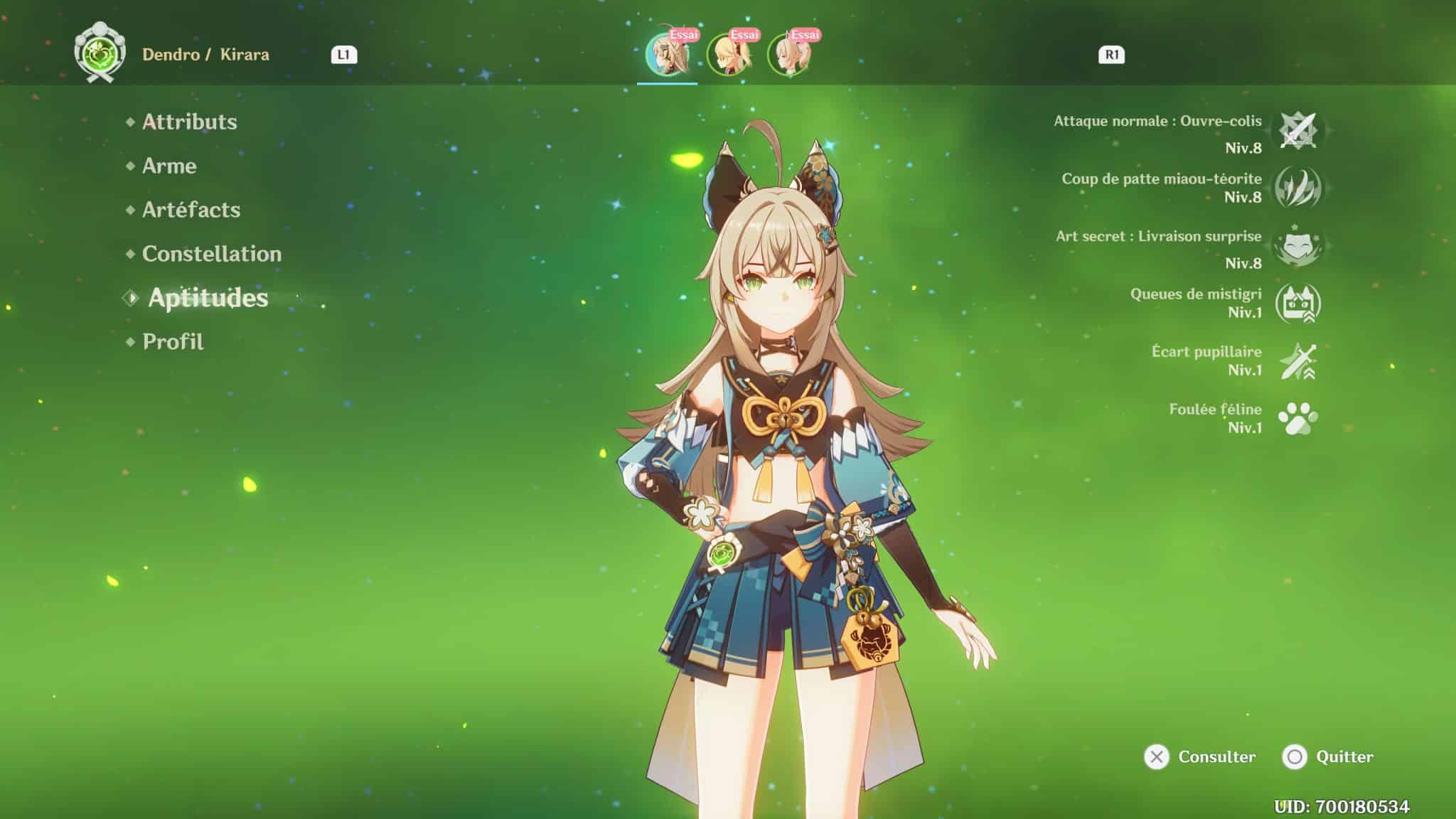This screenshot has width=1456, height=819.
Task: Open the Profil section
Action: point(171,342)
